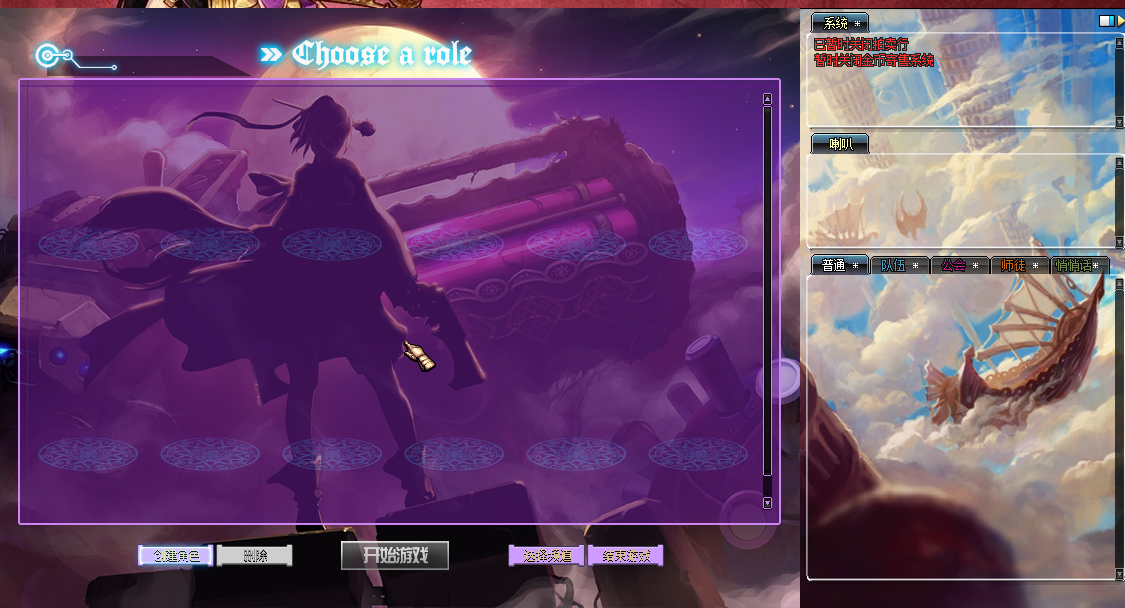Open the 公会 guild chat tab
This screenshot has height=608, width=1125.
coord(960,265)
